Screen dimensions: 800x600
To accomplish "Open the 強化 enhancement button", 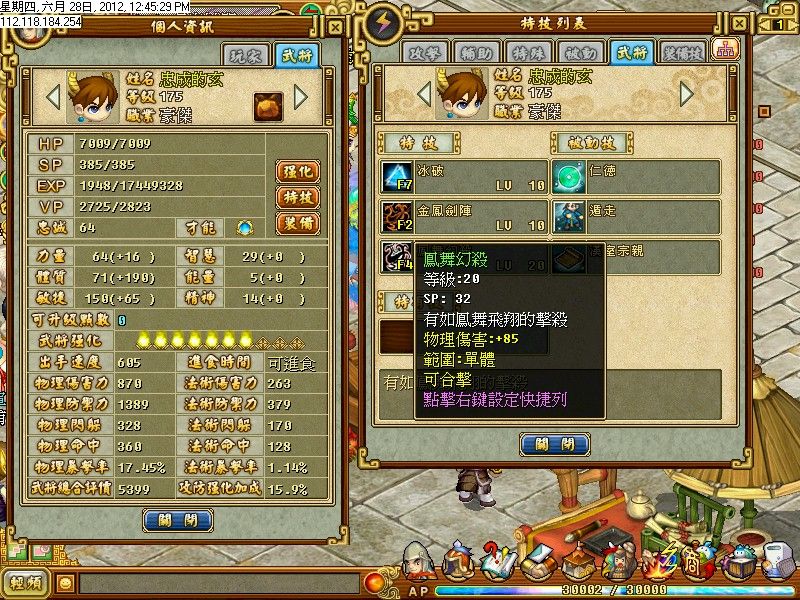I will tap(297, 171).
